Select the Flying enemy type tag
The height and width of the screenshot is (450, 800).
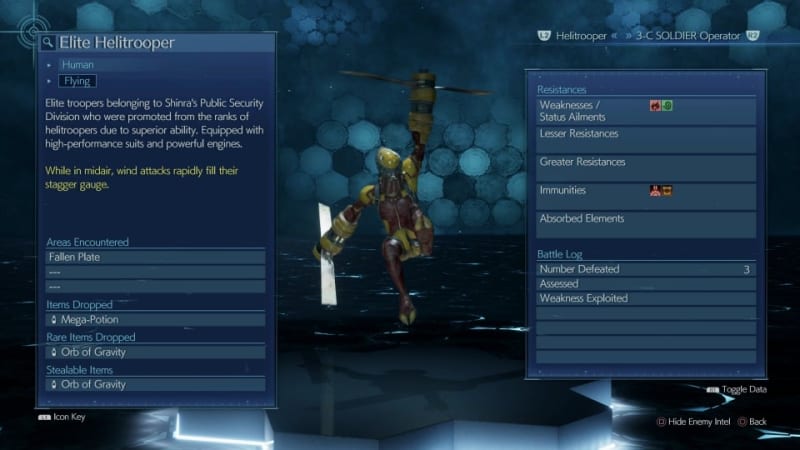coord(78,81)
